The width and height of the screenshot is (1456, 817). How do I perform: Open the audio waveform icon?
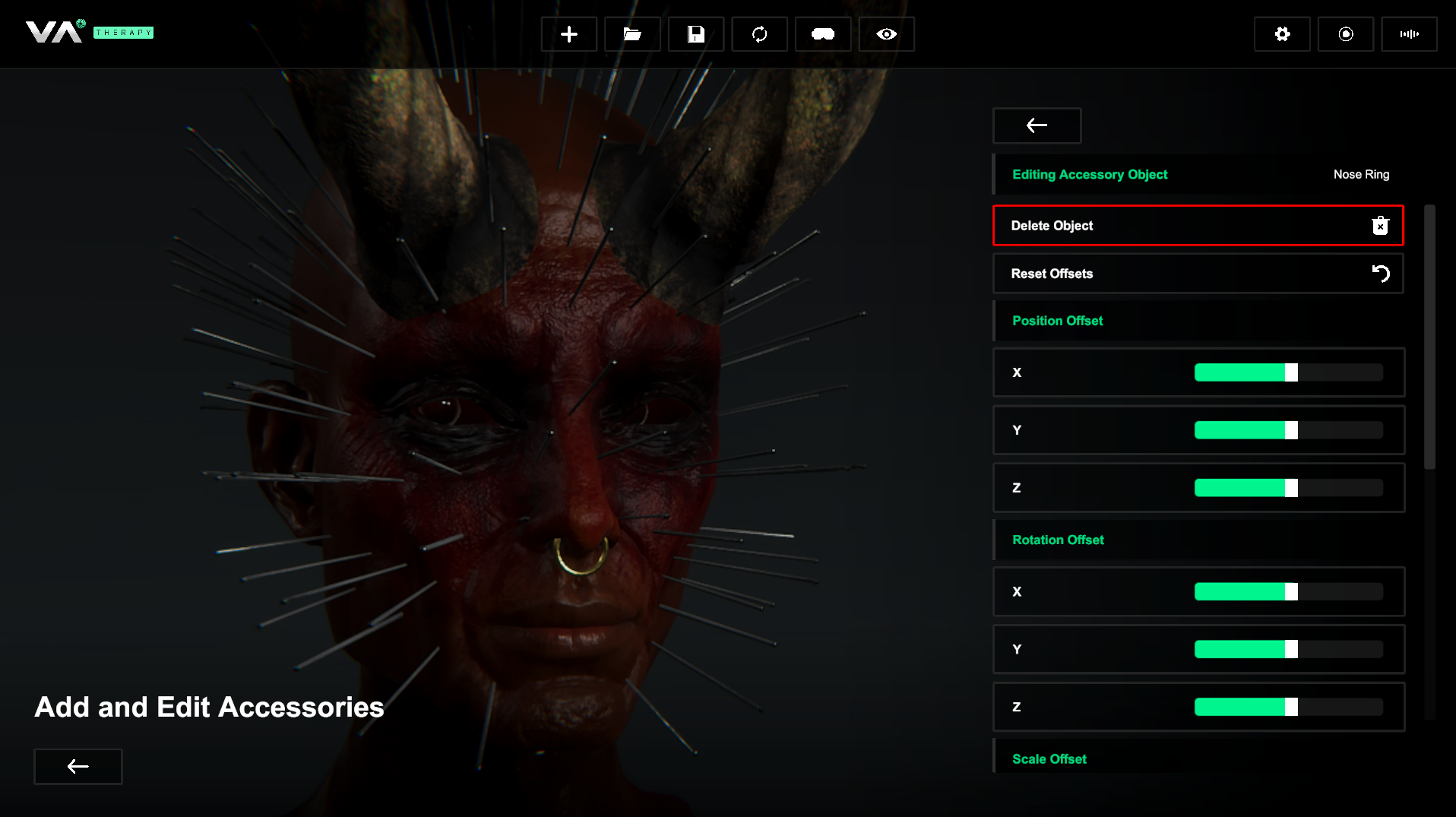click(1409, 34)
